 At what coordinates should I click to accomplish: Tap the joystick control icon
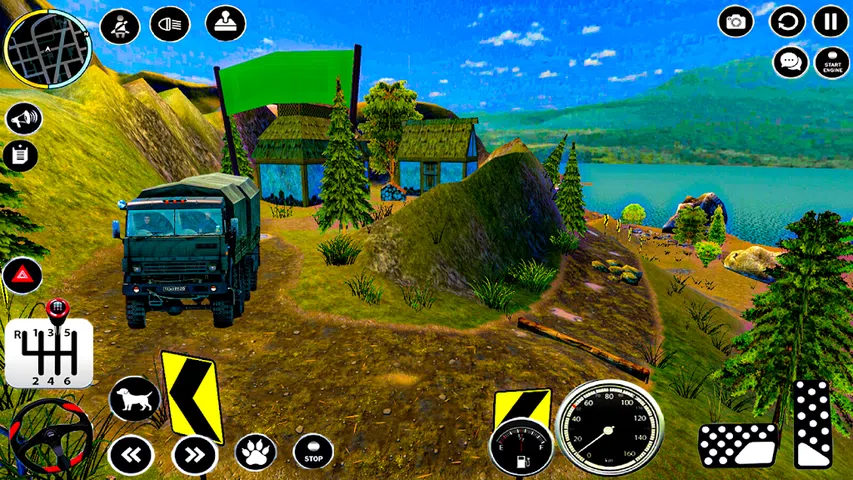(225, 22)
